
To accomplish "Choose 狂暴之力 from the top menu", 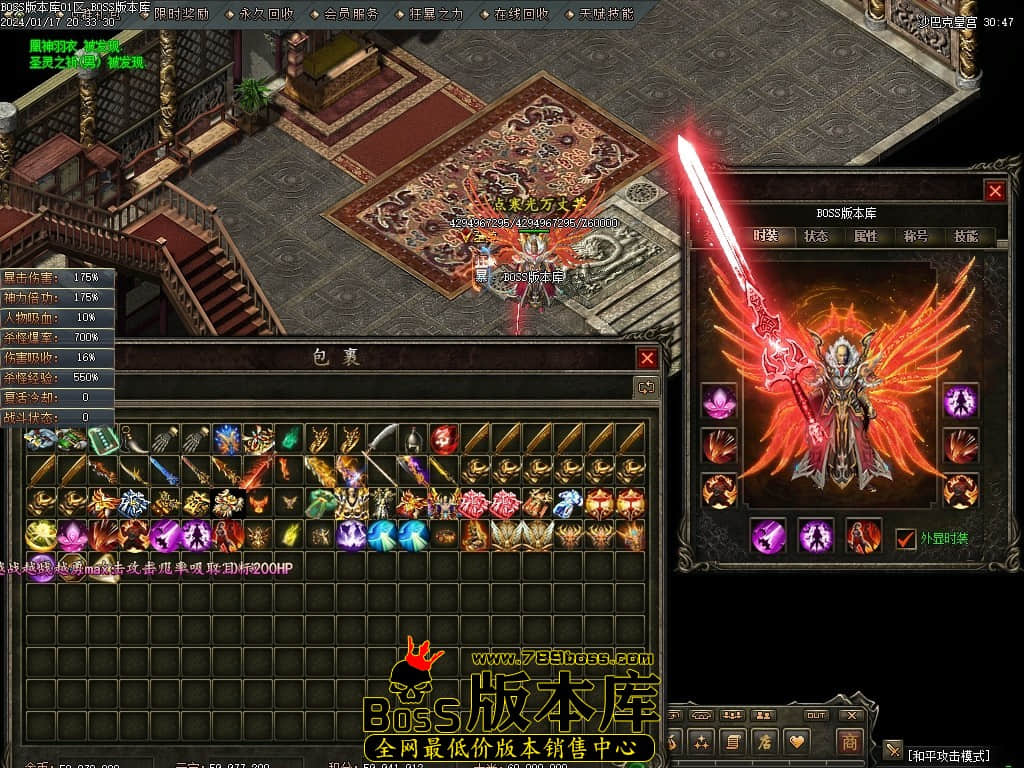I will pyautogui.click(x=436, y=14).
